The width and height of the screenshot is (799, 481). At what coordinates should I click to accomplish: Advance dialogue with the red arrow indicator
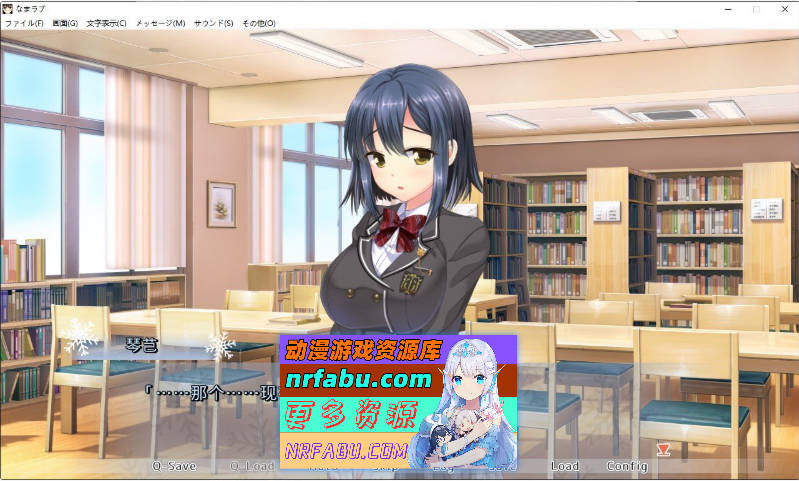[662, 449]
